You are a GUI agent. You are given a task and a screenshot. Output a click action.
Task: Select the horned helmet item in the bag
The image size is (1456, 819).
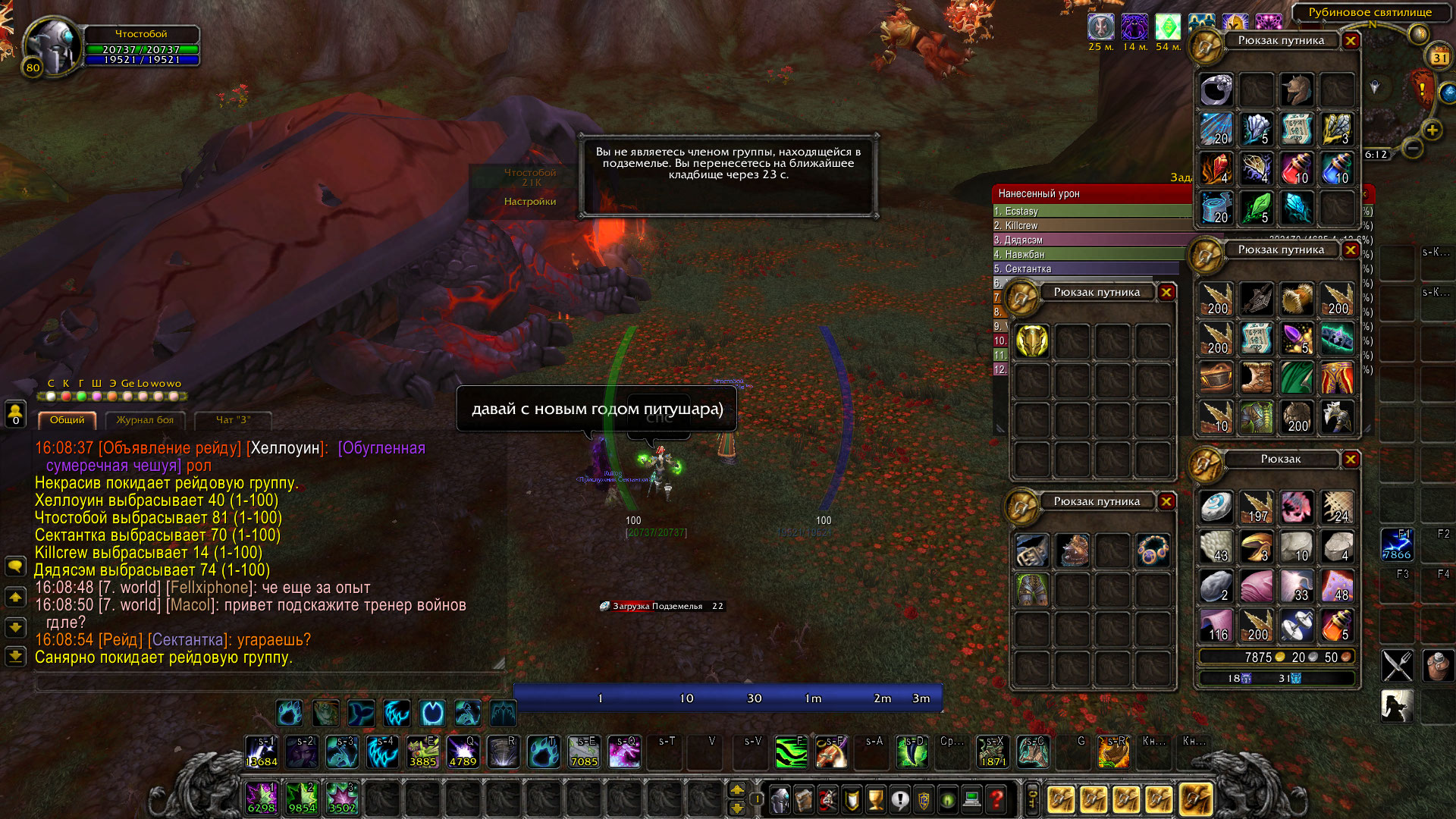(1297, 90)
